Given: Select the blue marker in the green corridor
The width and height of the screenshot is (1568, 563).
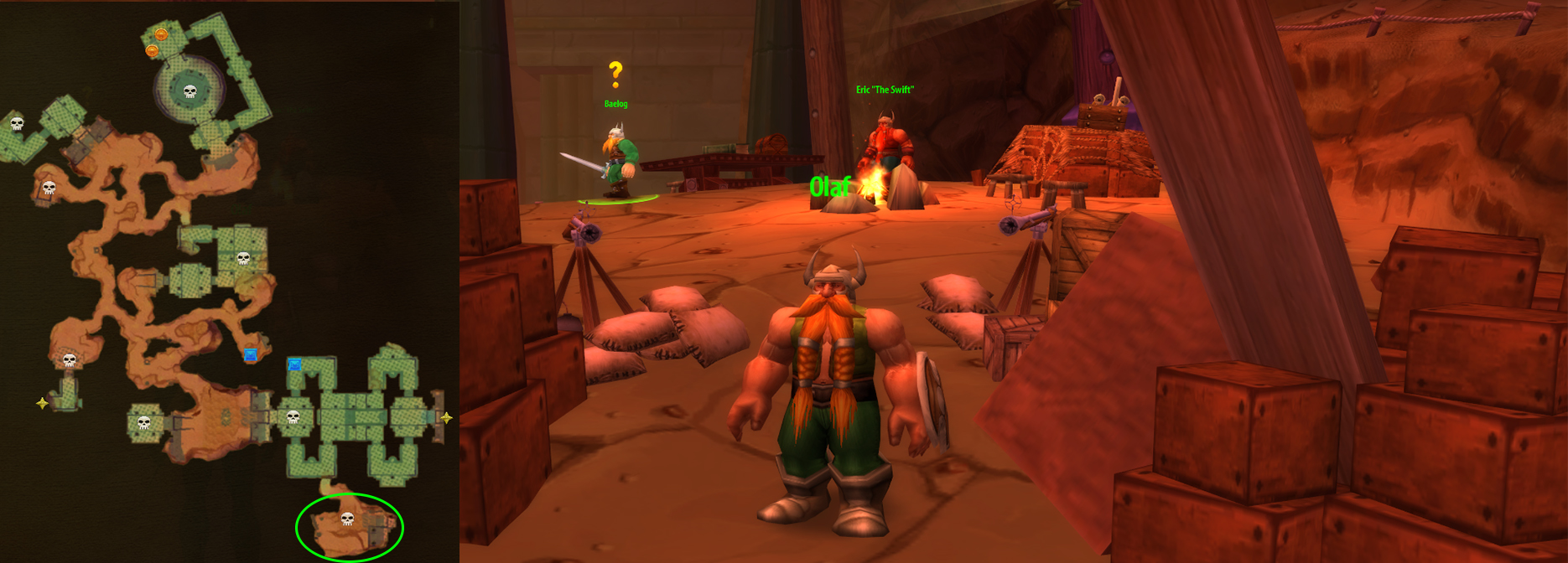Looking at the screenshot, I should (x=294, y=364).
